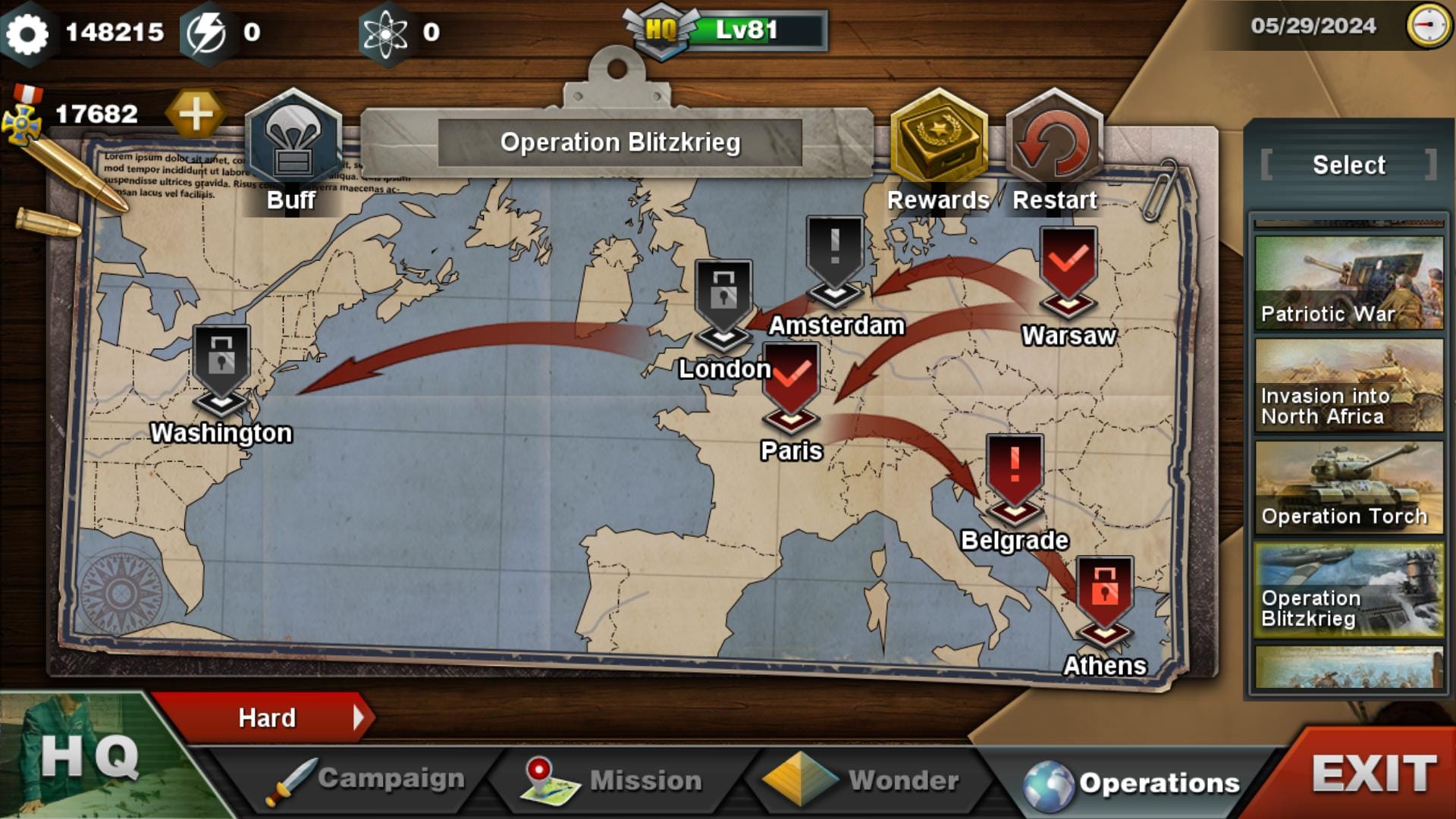Open the settings gear icon
The image size is (1456, 819).
click(29, 30)
